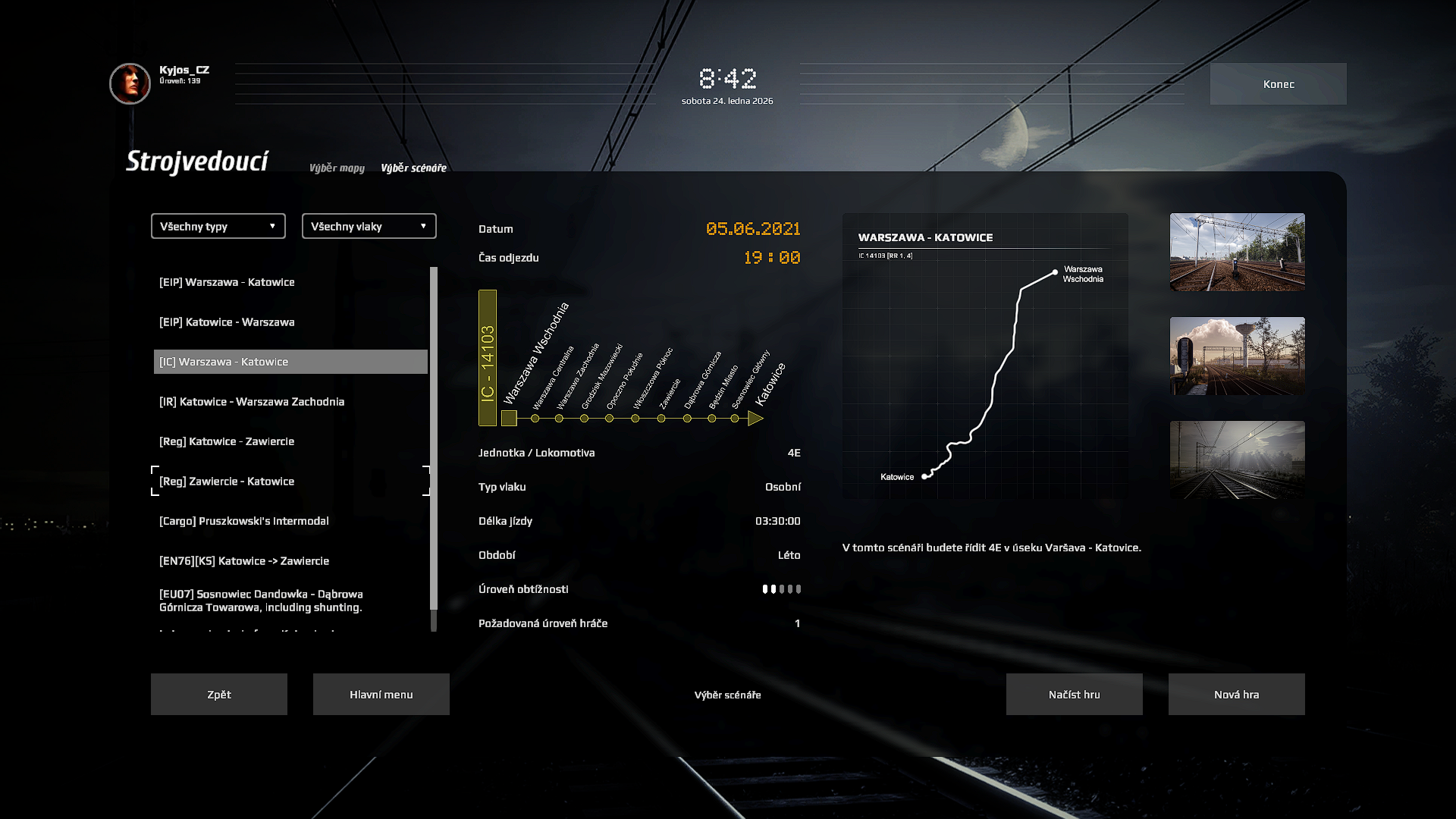Select the [EU07] Sosnowiec Dandowka scenario
Screen dimensions: 1456x819
tap(261, 601)
